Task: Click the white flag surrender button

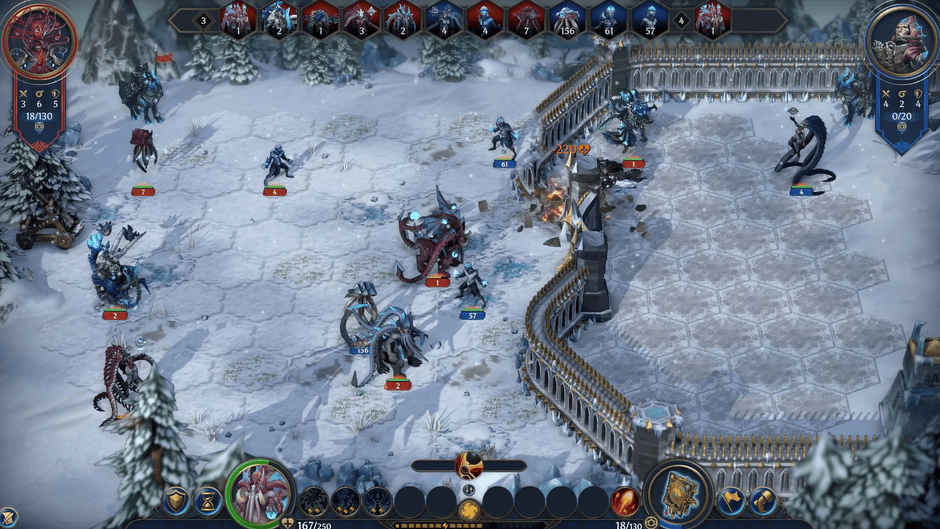Action: [731, 499]
